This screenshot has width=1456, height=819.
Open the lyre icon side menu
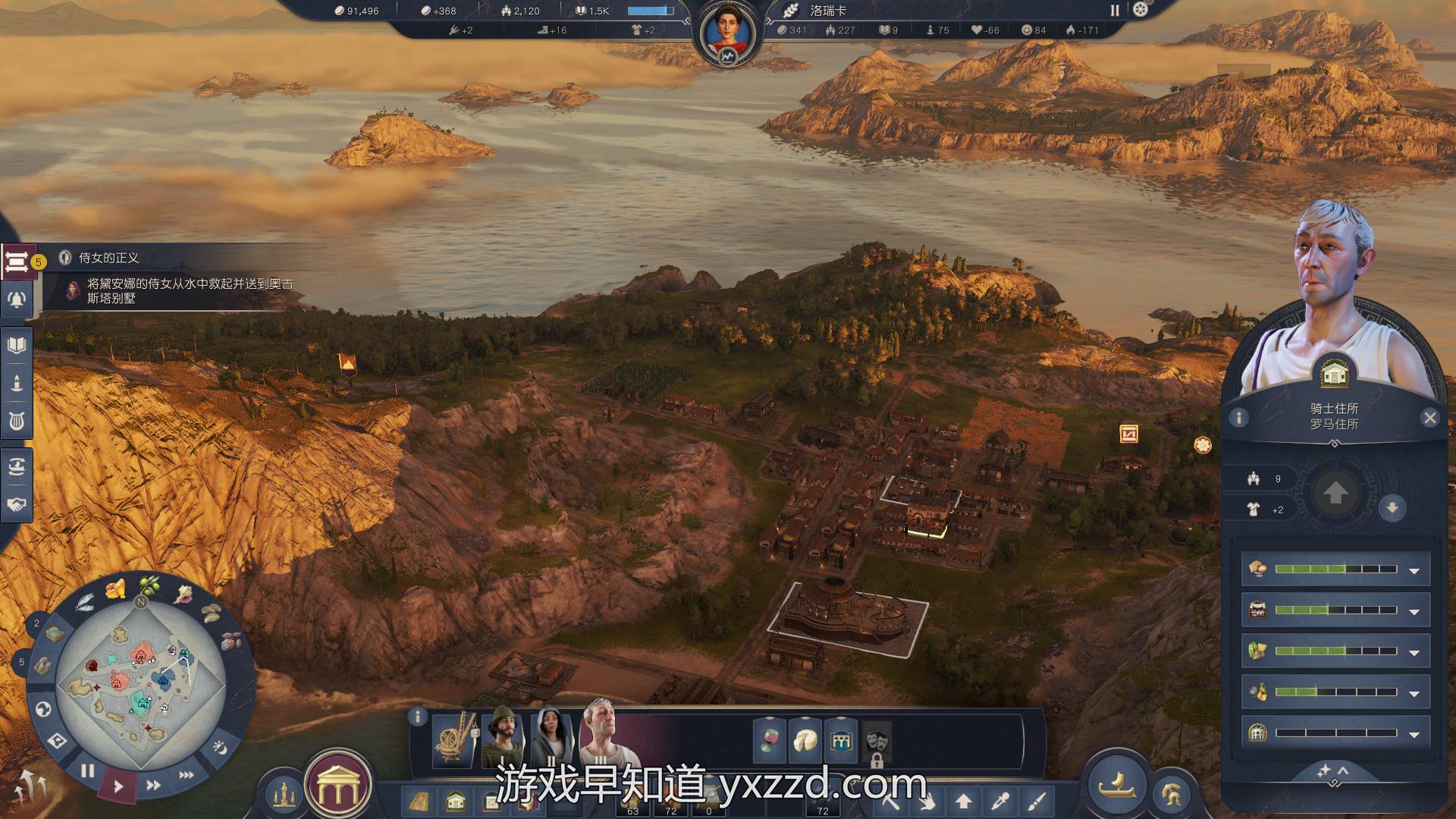pyautogui.click(x=17, y=420)
